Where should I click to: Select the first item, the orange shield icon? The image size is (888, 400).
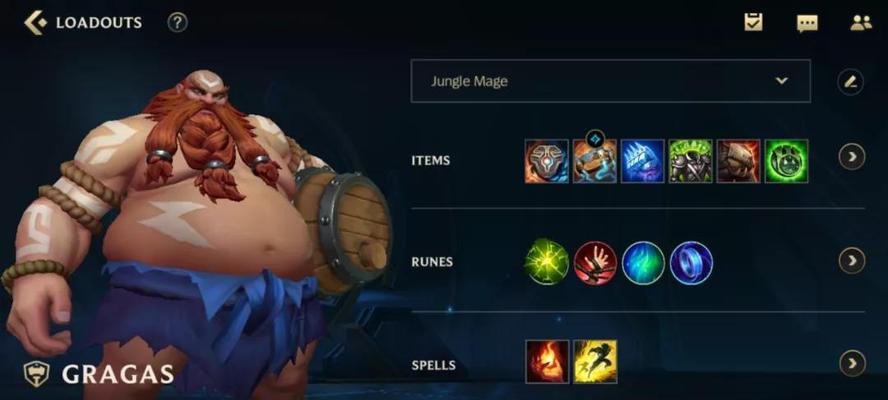pyautogui.click(x=546, y=161)
